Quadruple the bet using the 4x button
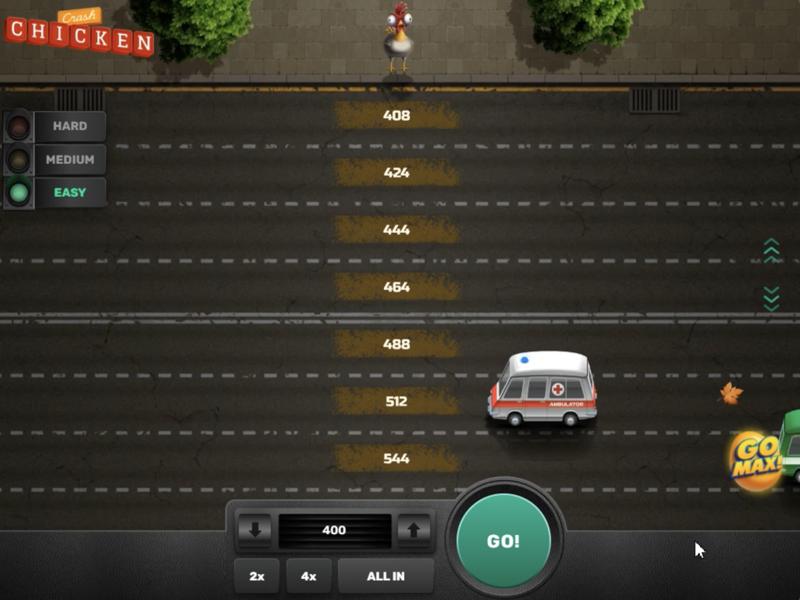 point(309,576)
